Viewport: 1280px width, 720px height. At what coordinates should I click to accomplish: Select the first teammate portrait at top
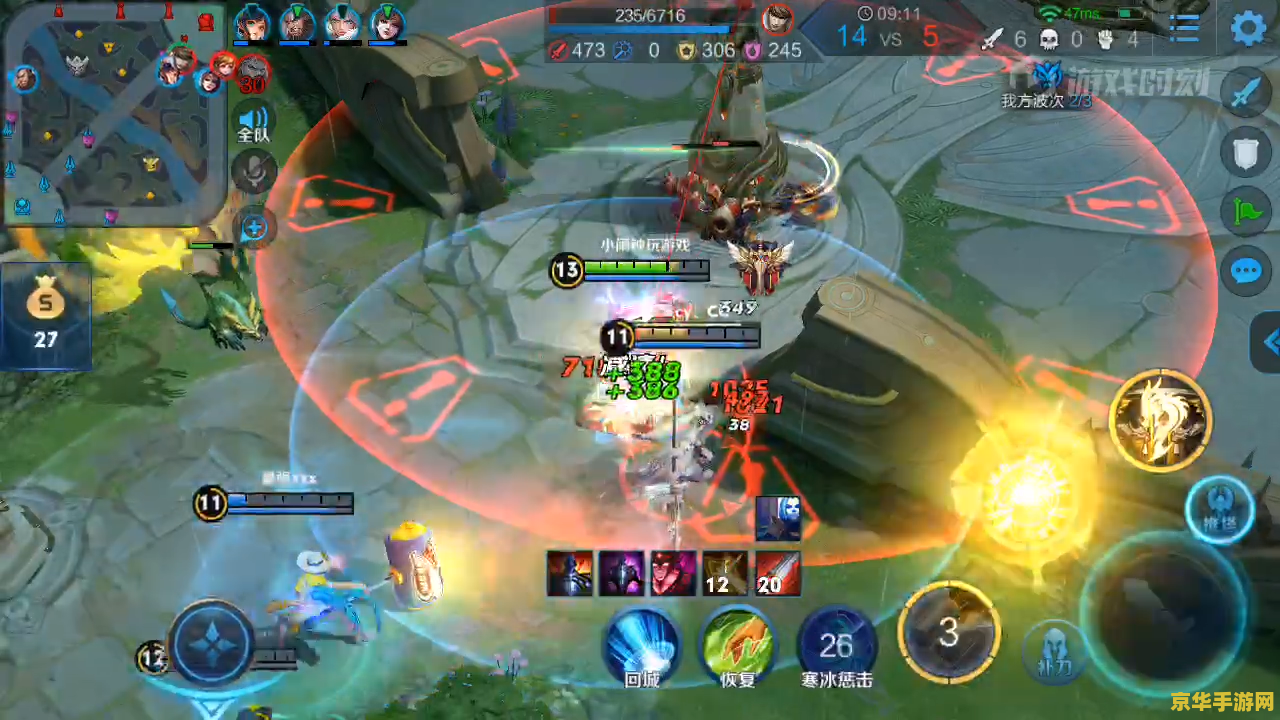pyautogui.click(x=251, y=22)
